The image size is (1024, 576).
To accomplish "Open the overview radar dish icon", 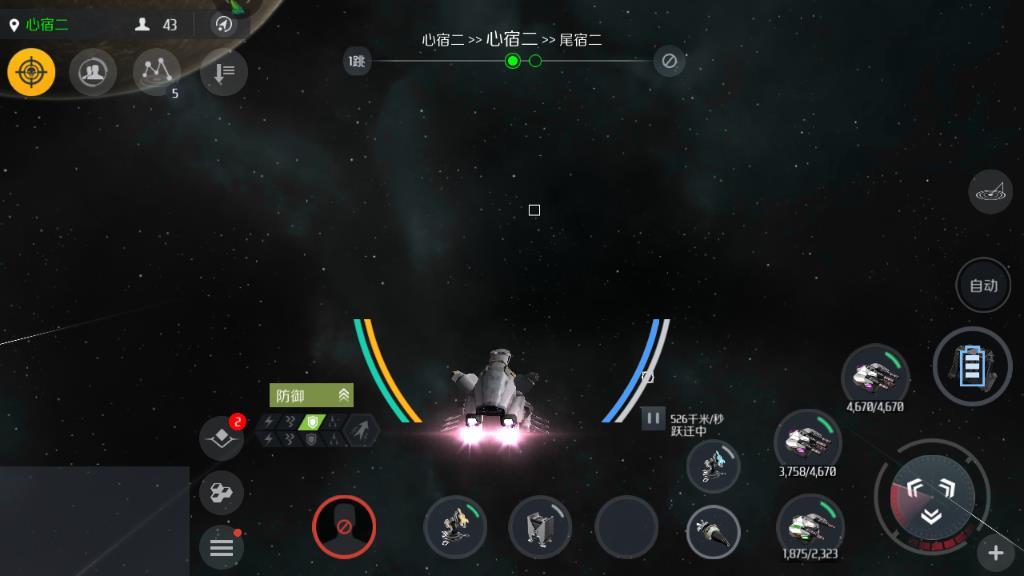I will click(990, 191).
